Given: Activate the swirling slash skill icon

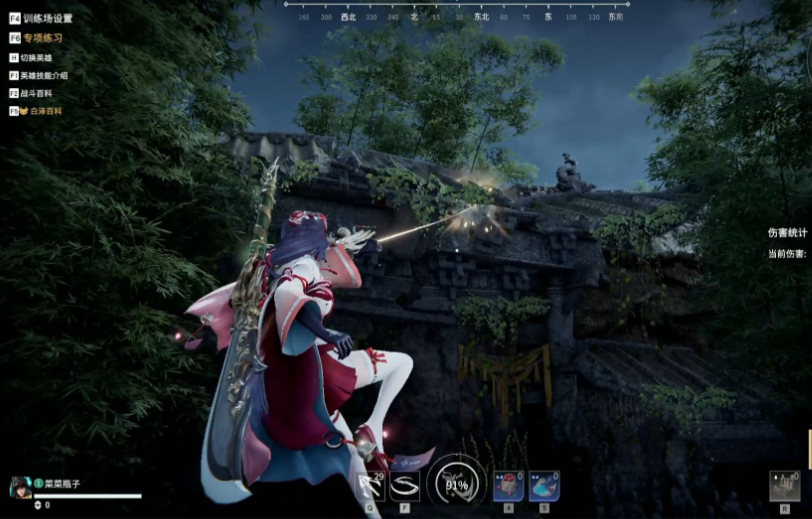Looking at the screenshot, I should [x=404, y=486].
